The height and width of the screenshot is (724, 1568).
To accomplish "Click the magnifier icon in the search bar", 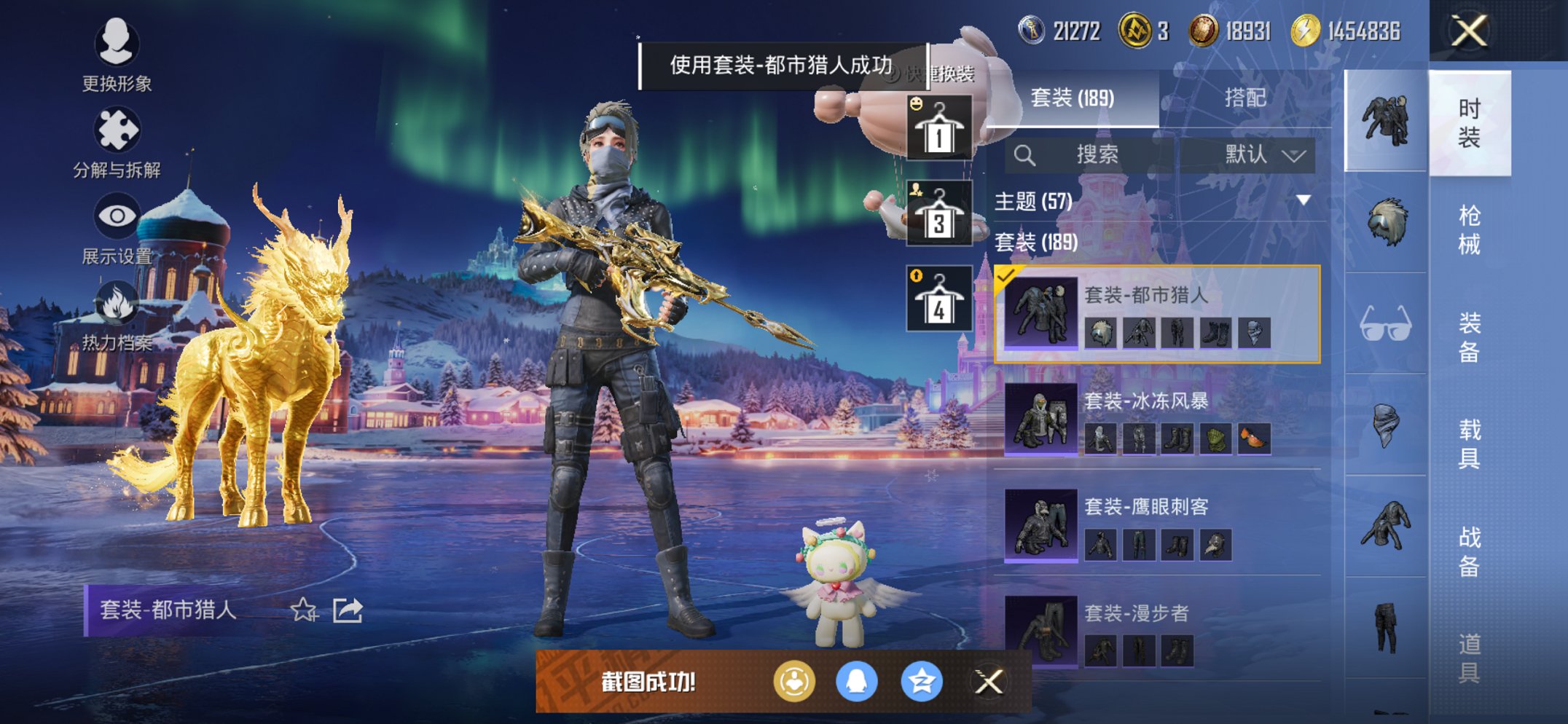I will [x=1026, y=154].
